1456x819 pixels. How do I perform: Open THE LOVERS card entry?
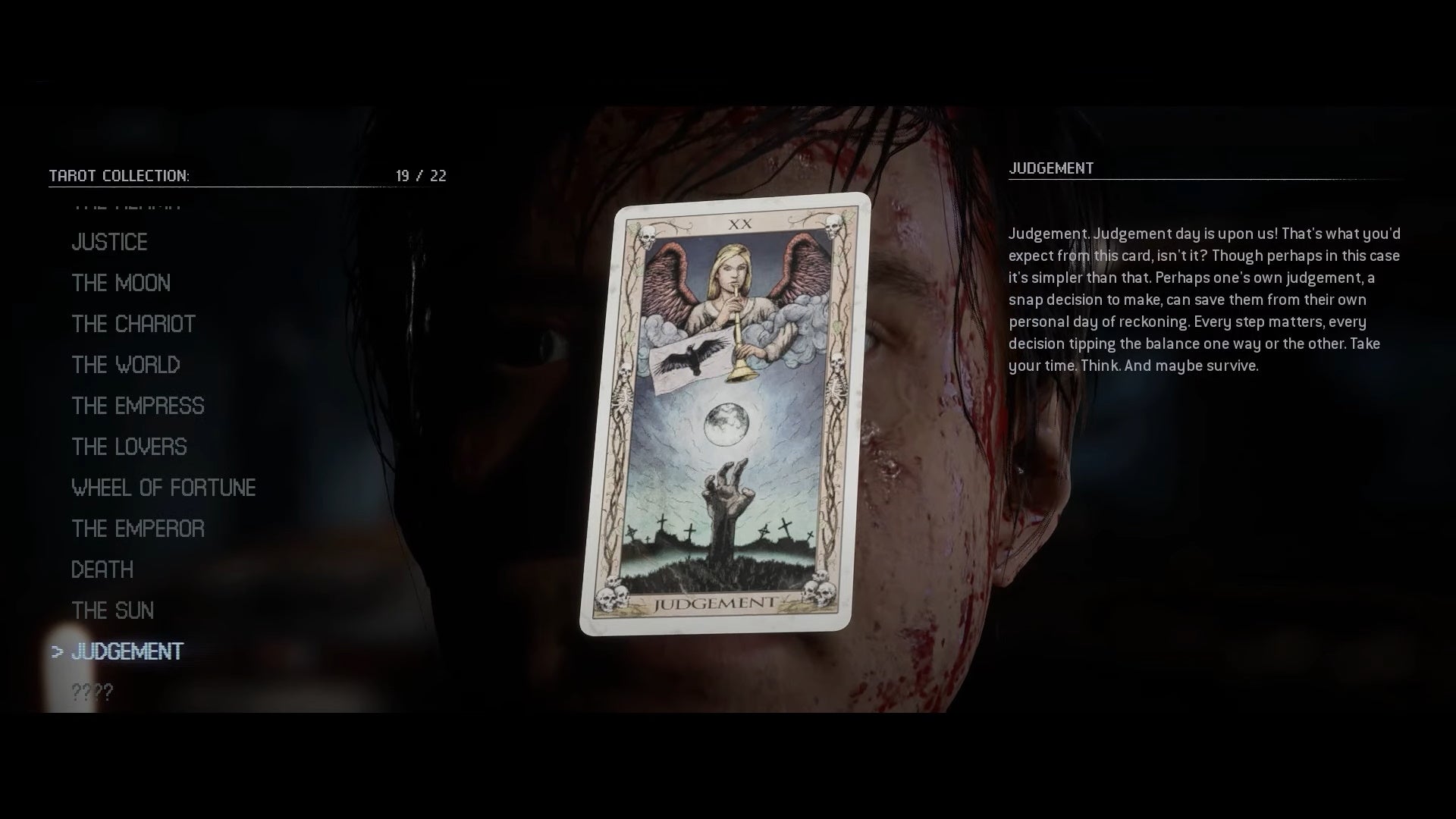tap(129, 447)
